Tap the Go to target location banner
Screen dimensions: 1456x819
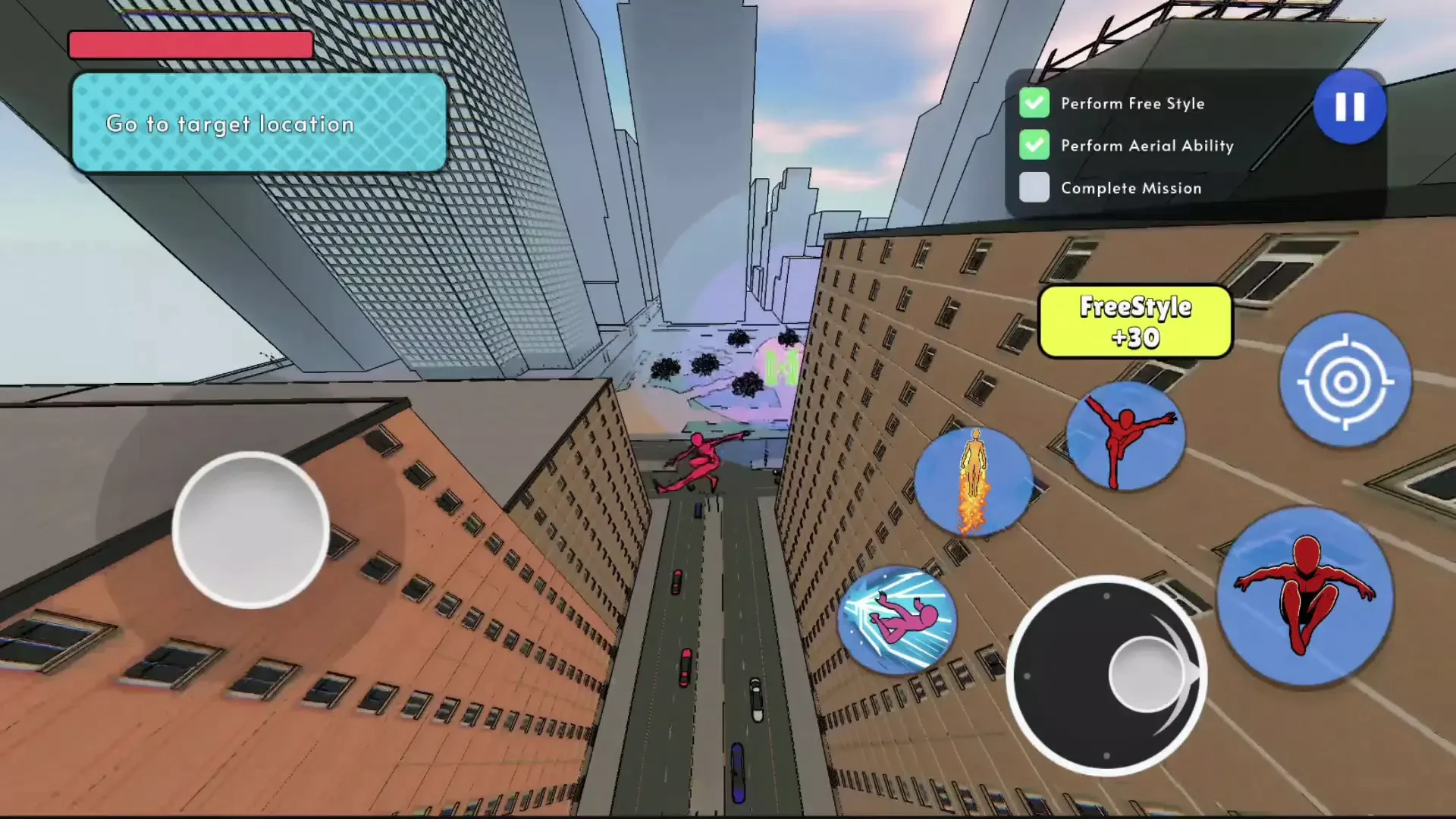(259, 123)
